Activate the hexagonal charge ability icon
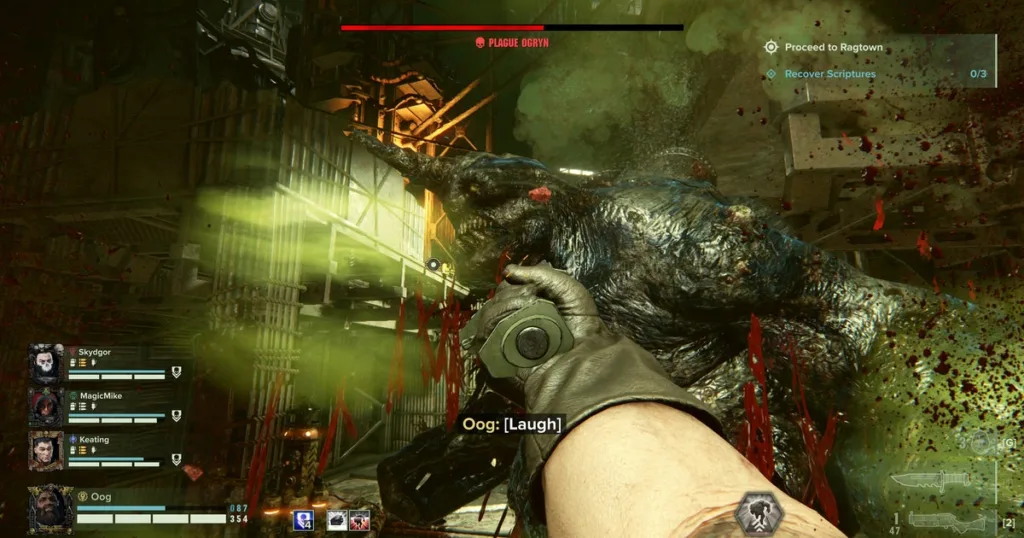 [759, 513]
